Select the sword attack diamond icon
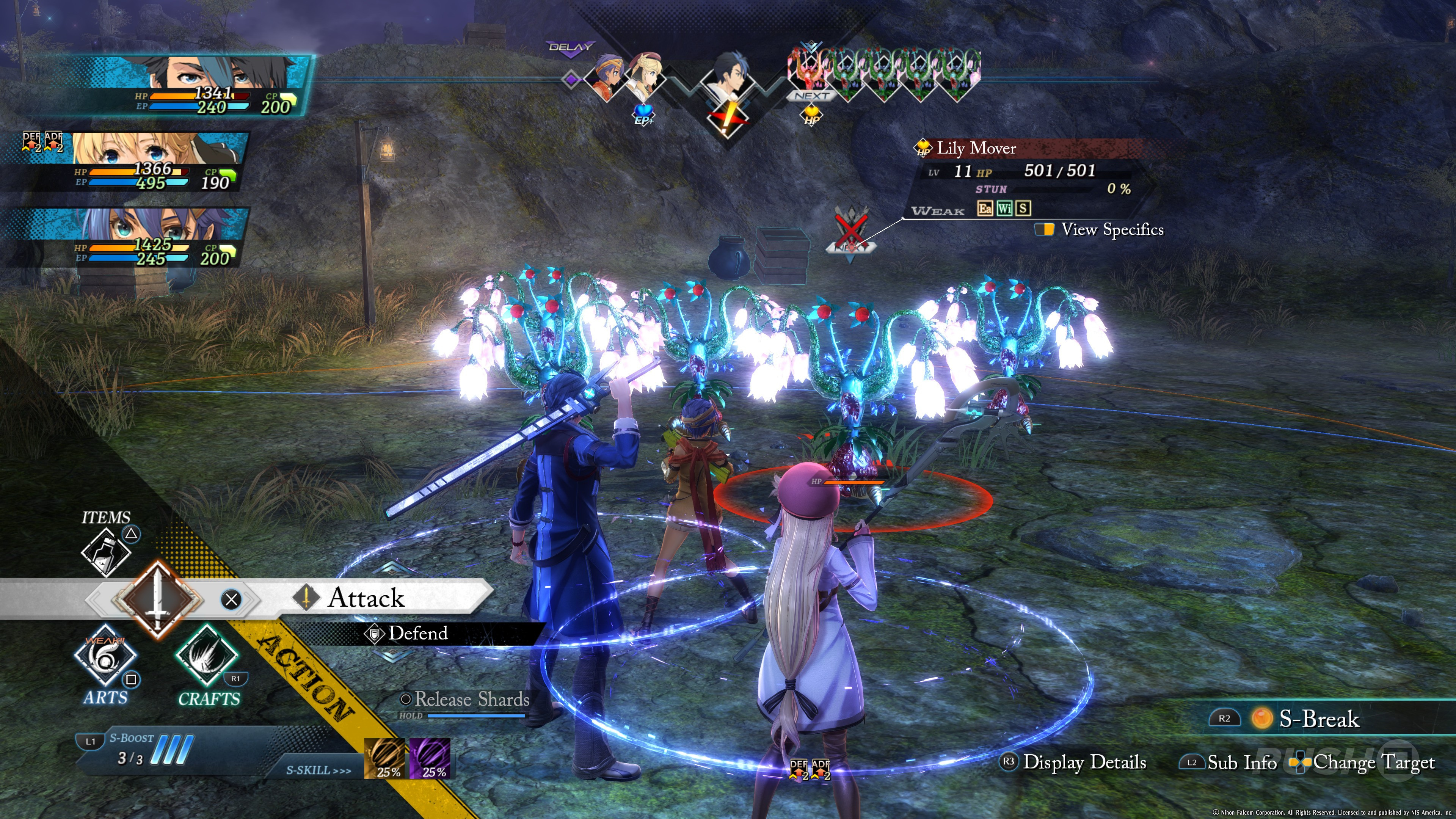The width and height of the screenshot is (1456, 819). pyautogui.click(x=157, y=599)
